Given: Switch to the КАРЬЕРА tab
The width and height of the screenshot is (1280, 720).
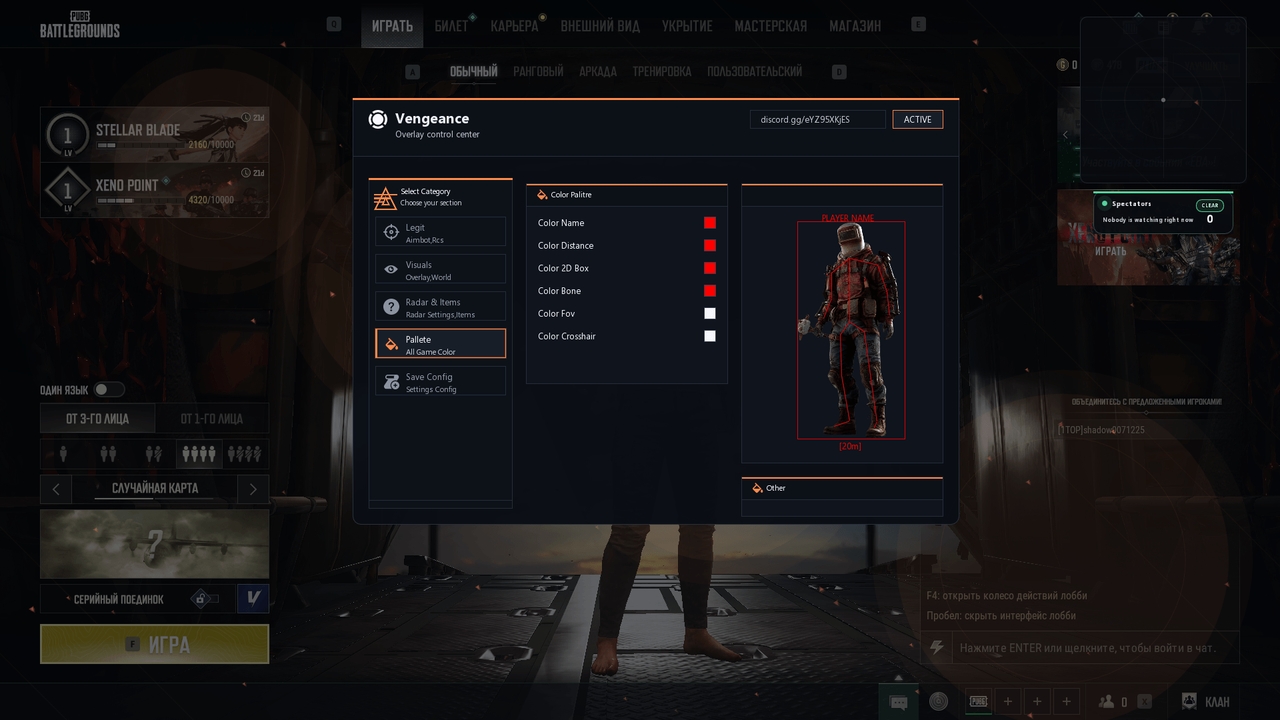Looking at the screenshot, I should click(514, 26).
